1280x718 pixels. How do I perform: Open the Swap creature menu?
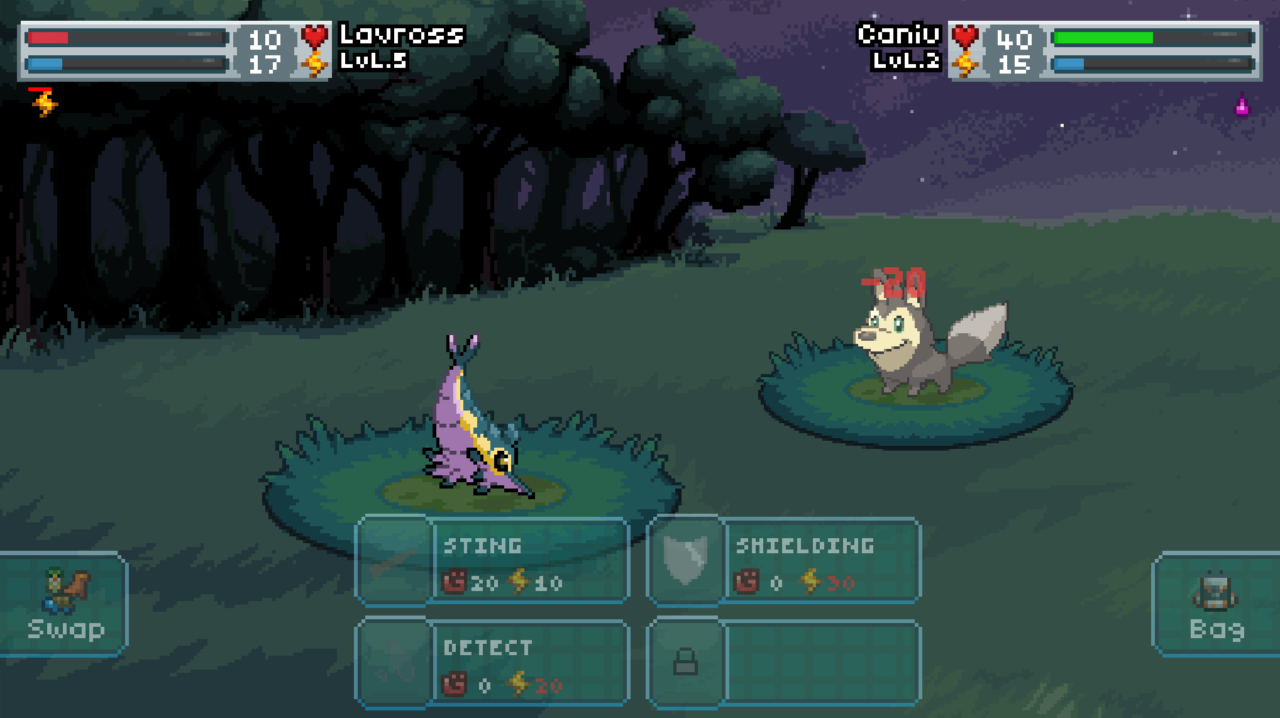65,605
